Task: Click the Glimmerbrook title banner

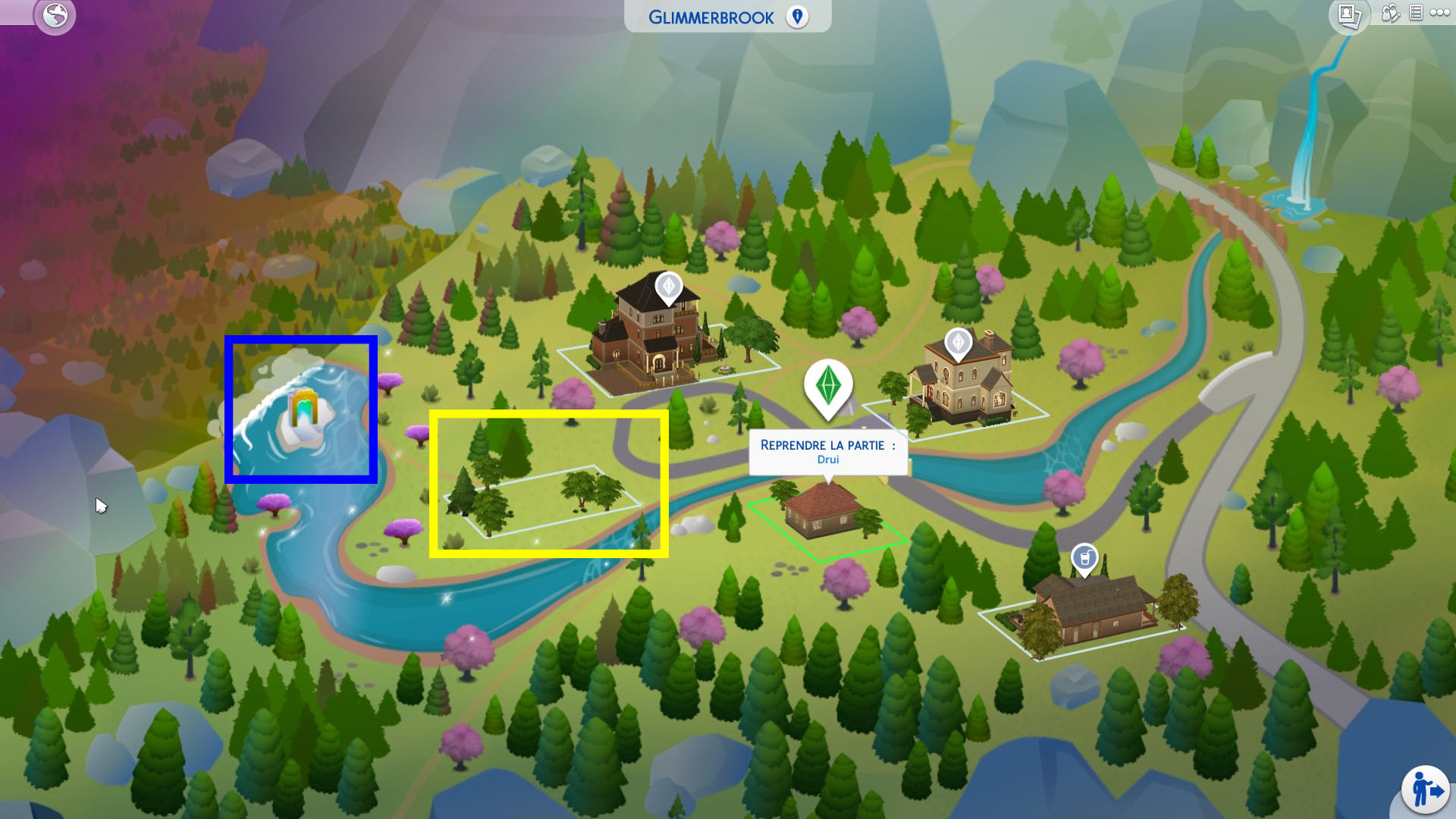Action: coord(713,17)
